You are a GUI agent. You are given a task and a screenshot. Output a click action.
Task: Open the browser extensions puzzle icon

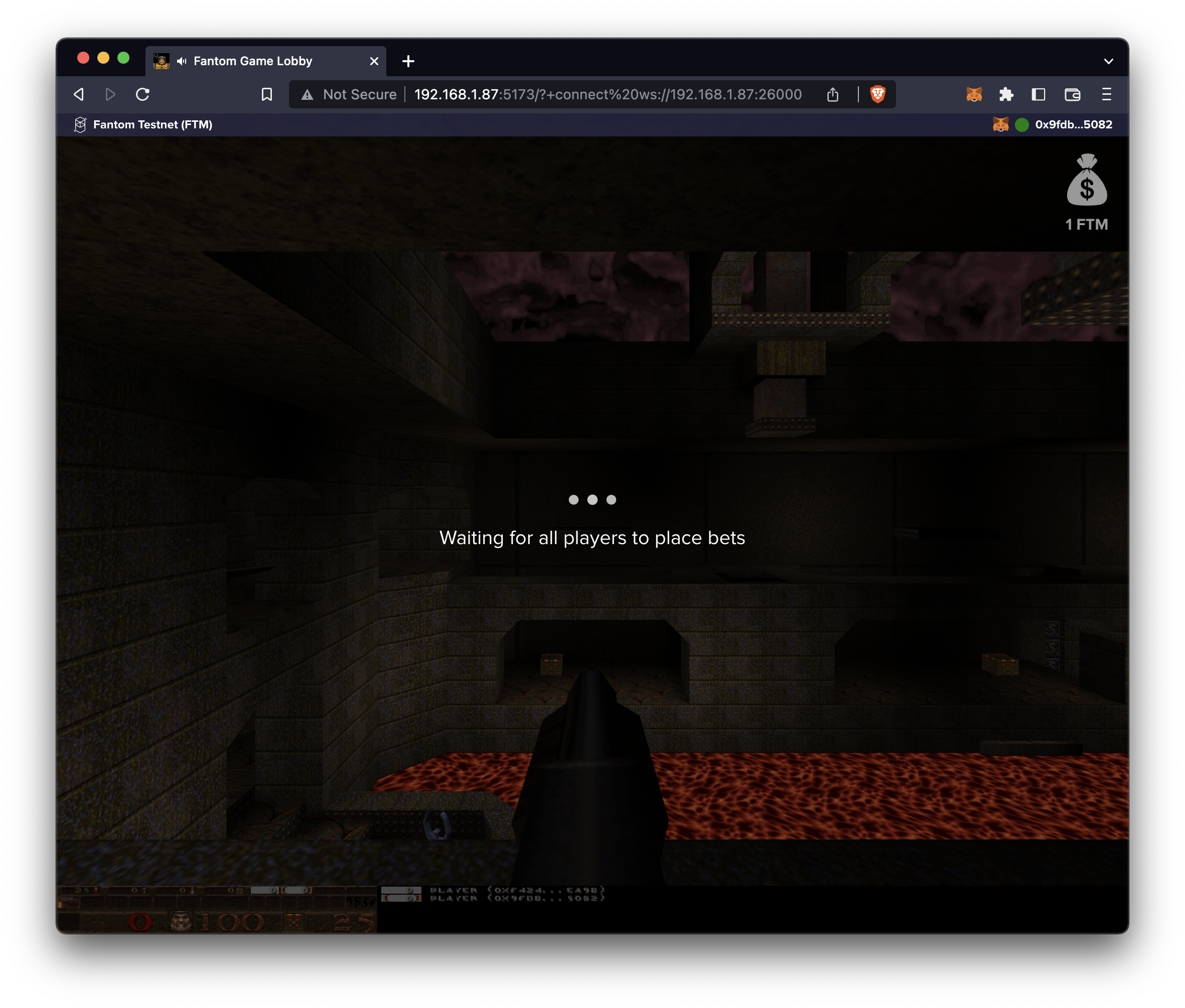pyautogui.click(x=1006, y=94)
